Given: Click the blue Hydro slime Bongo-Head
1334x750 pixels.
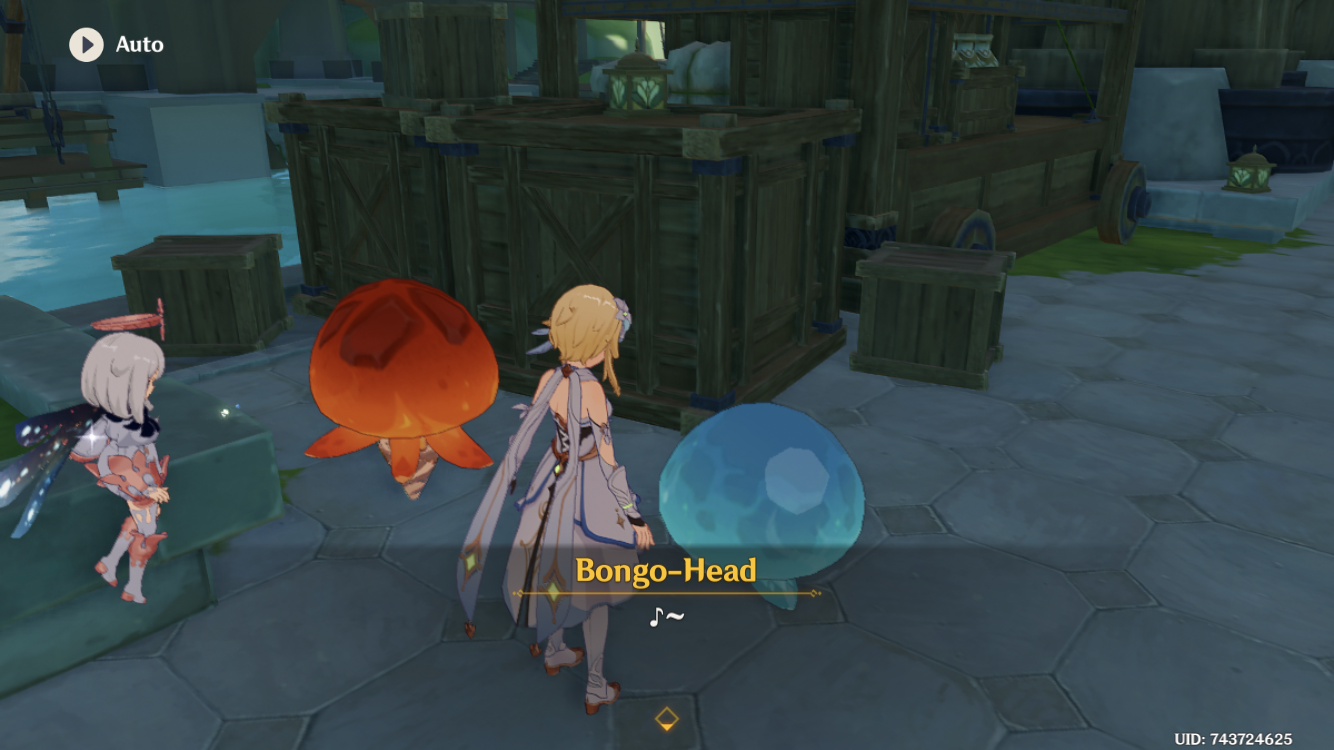Looking at the screenshot, I should point(762,490).
